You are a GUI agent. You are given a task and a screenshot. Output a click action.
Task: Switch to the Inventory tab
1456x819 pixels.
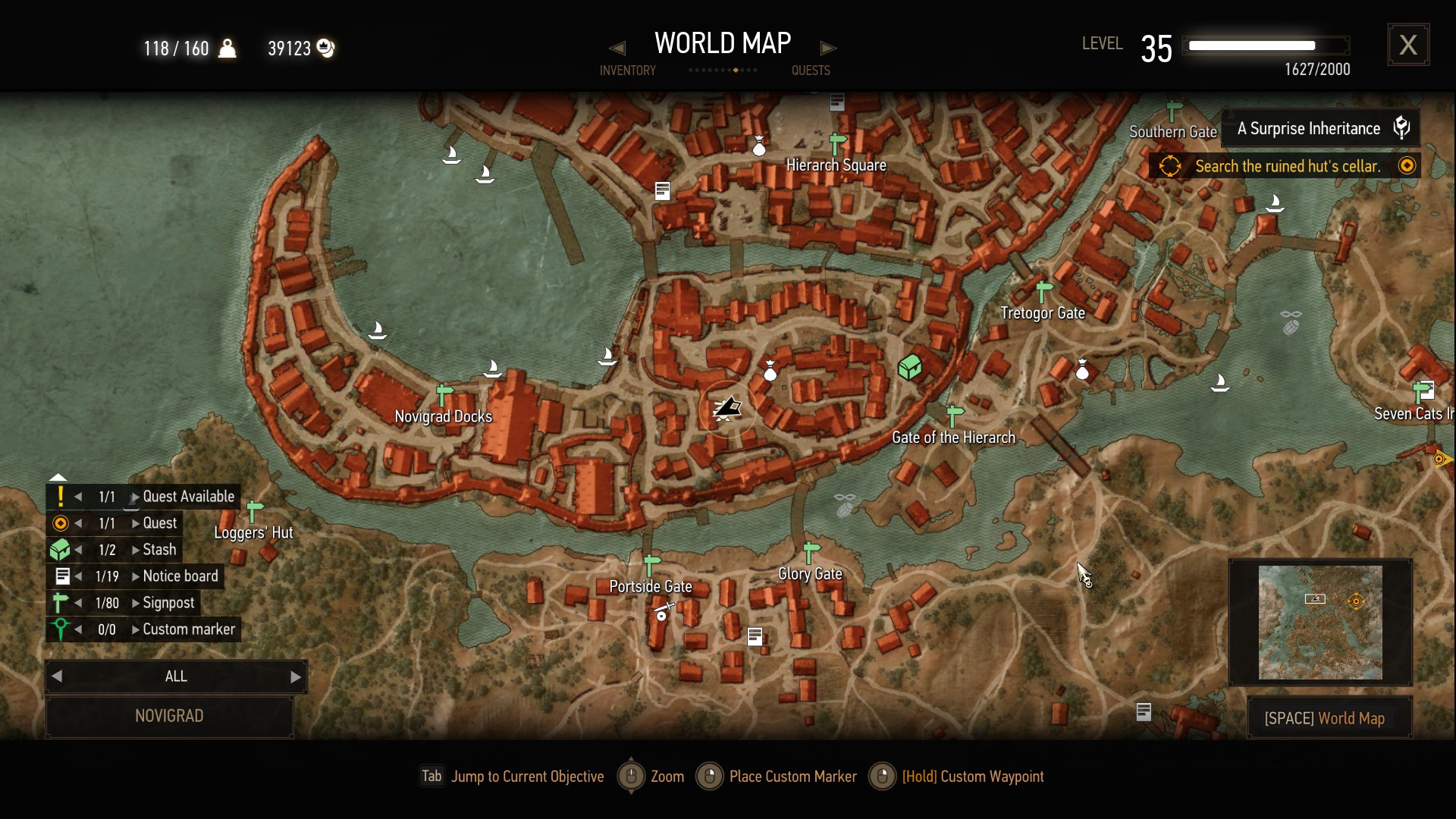(x=627, y=71)
